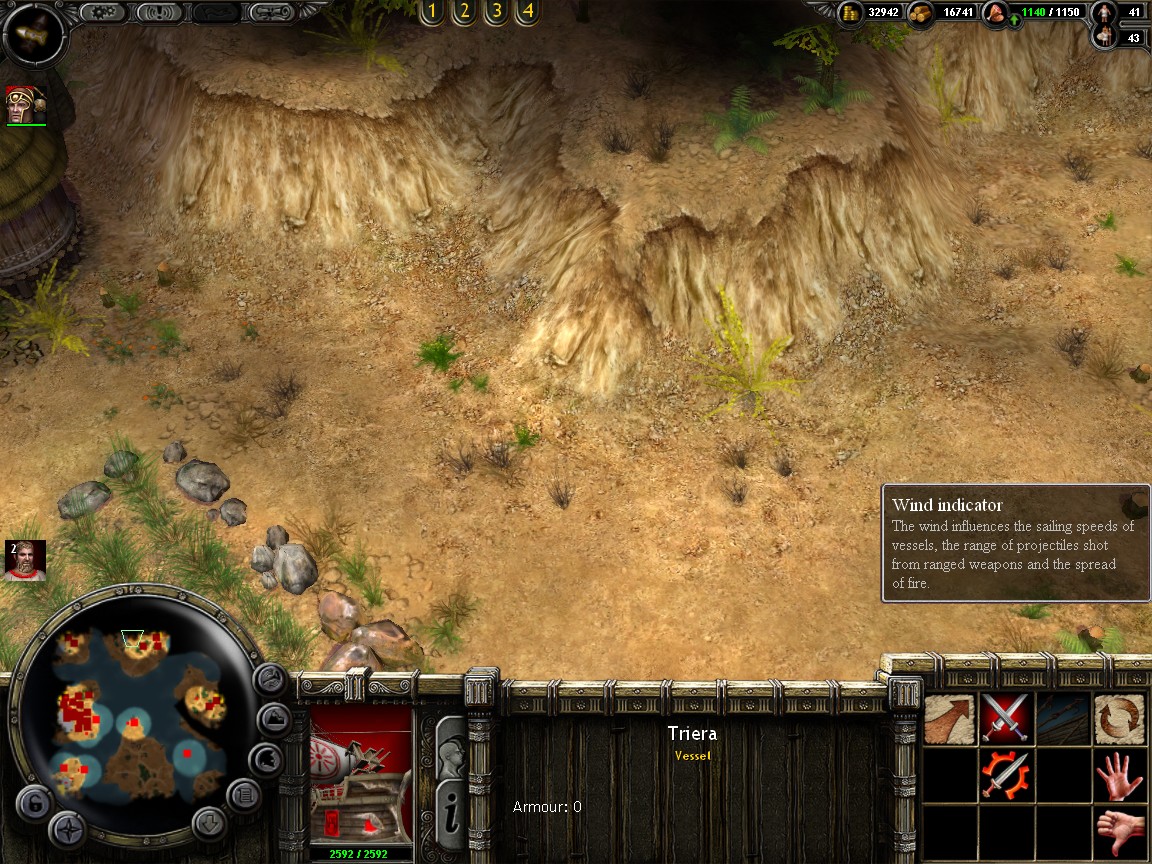Select control group 3
The height and width of the screenshot is (864, 1152).
(x=495, y=12)
